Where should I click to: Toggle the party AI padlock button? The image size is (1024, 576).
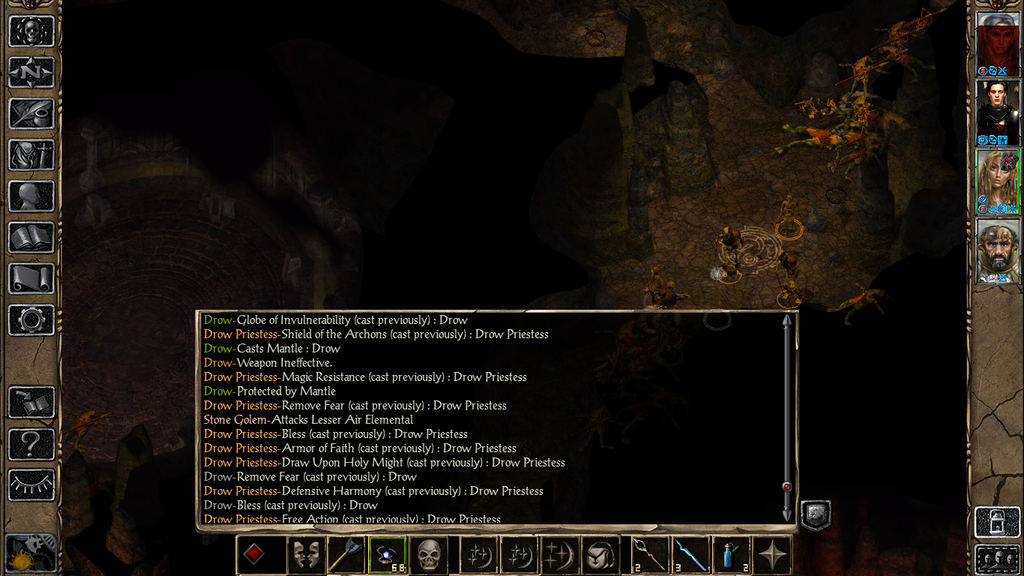997,521
